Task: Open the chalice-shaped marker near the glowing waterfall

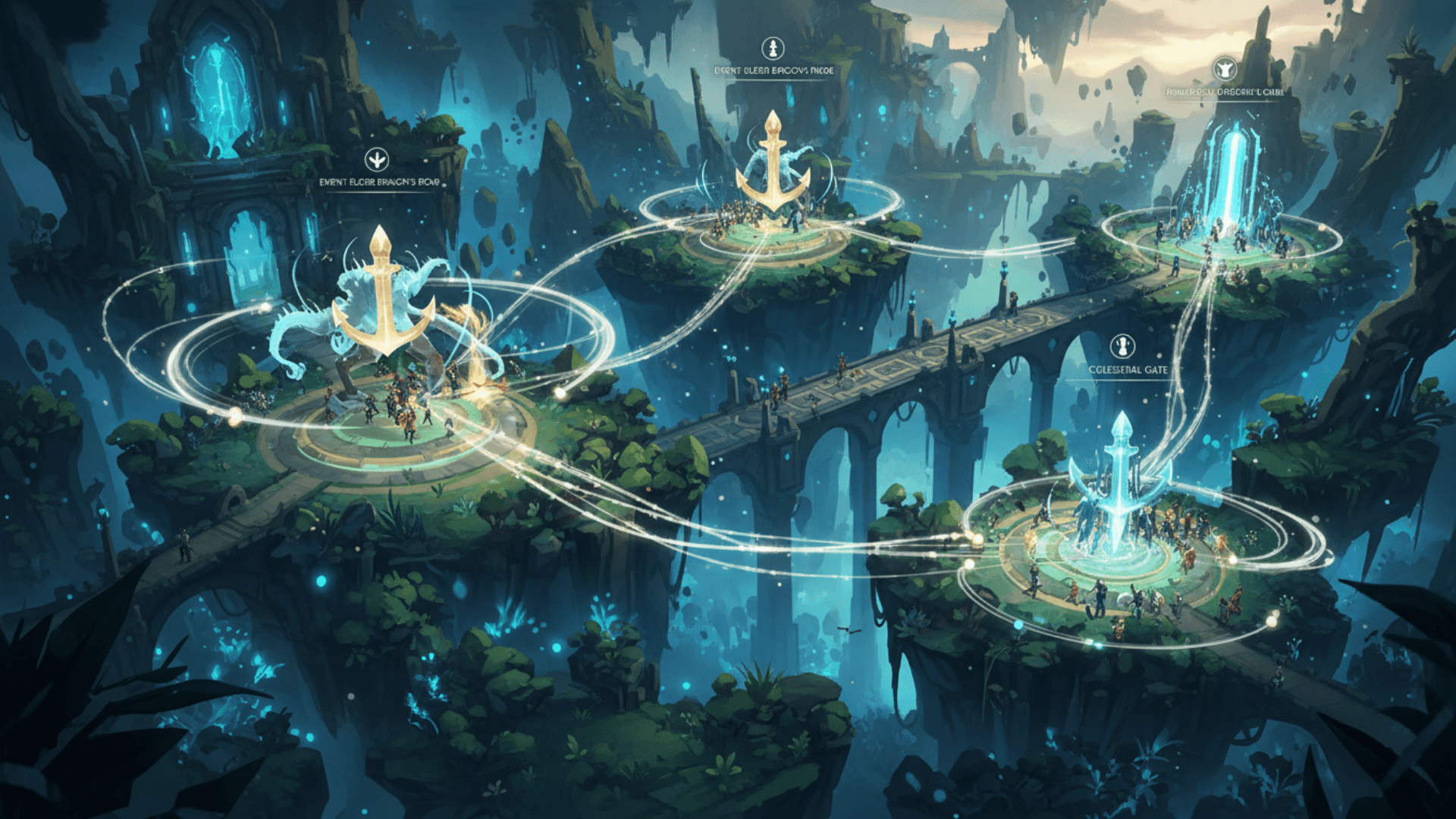Action: point(1225,69)
